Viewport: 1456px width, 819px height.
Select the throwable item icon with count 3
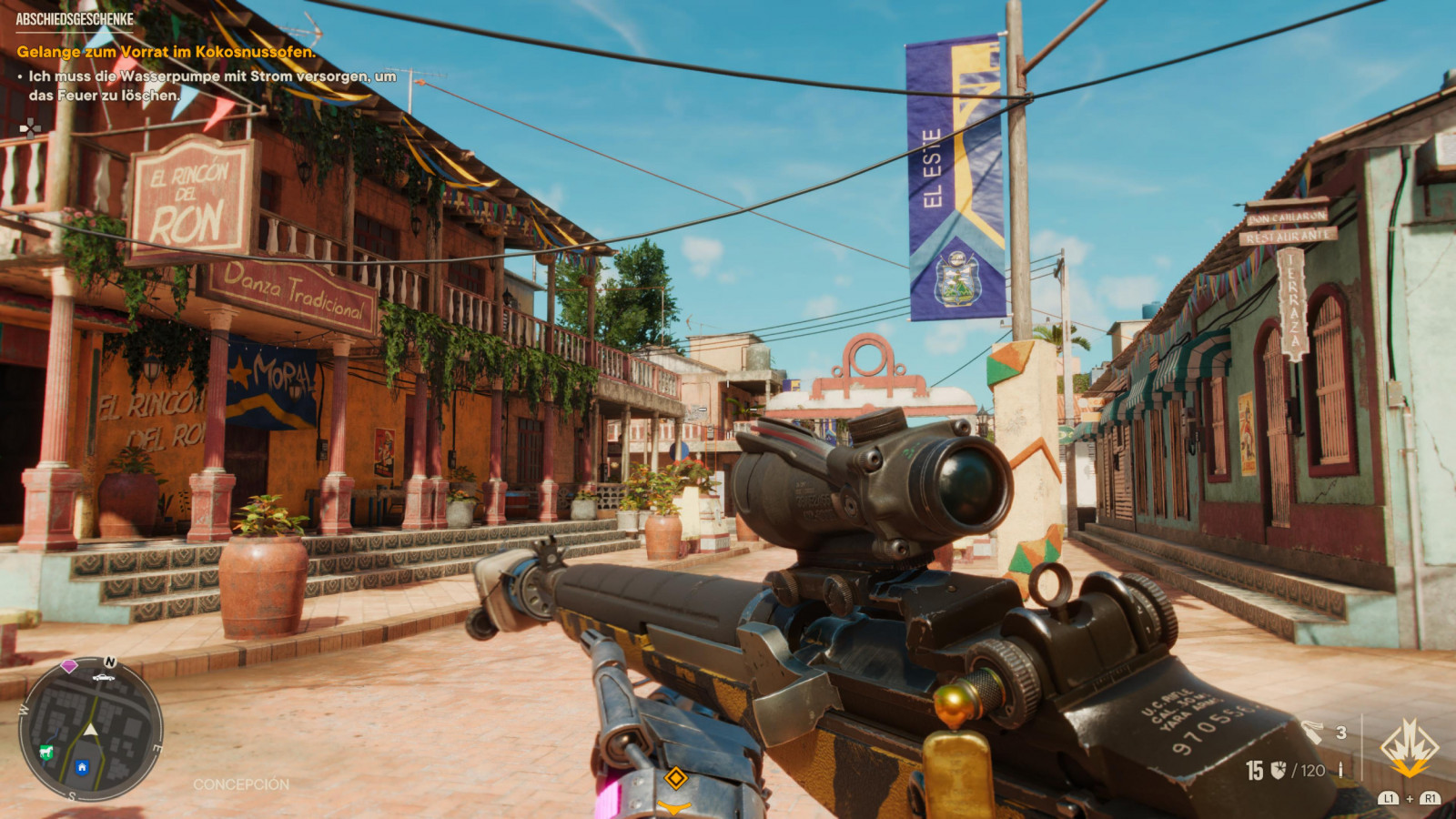click(1312, 732)
